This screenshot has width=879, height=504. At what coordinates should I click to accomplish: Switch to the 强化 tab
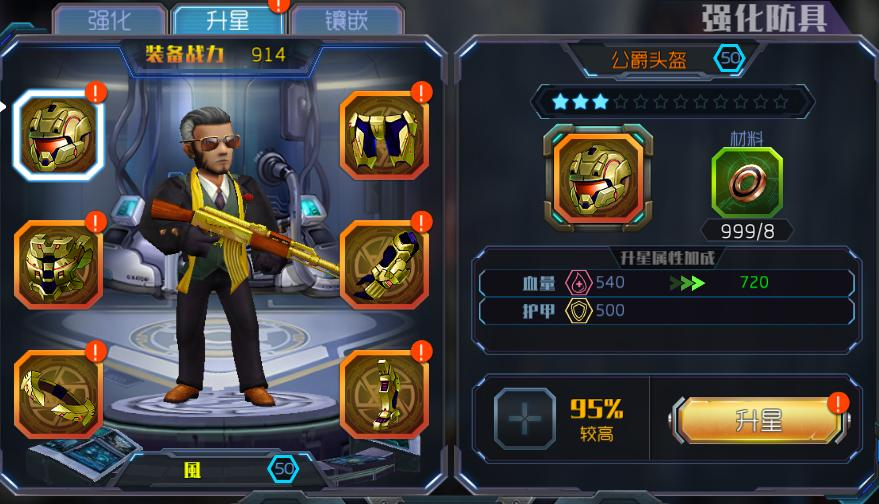point(108,19)
